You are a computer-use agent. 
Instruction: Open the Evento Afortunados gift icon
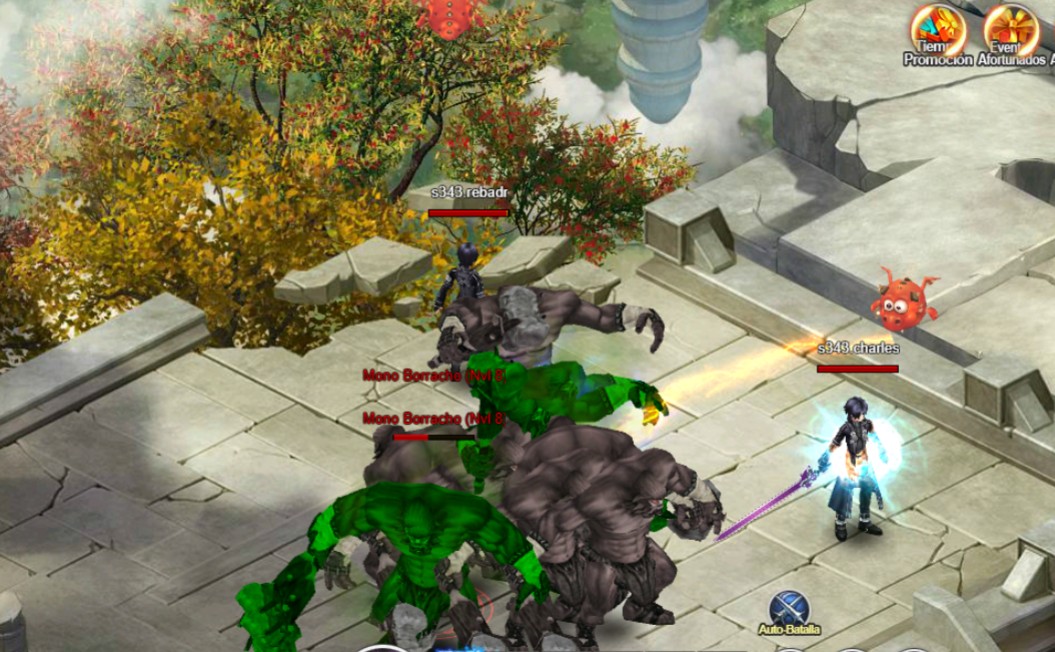tap(1010, 30)
